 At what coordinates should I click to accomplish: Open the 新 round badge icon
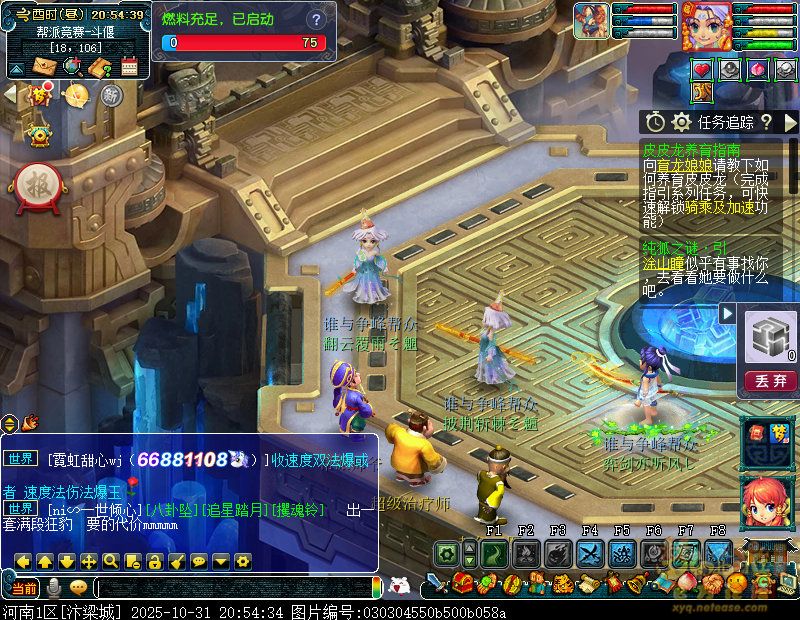click(x=111, y=95)
